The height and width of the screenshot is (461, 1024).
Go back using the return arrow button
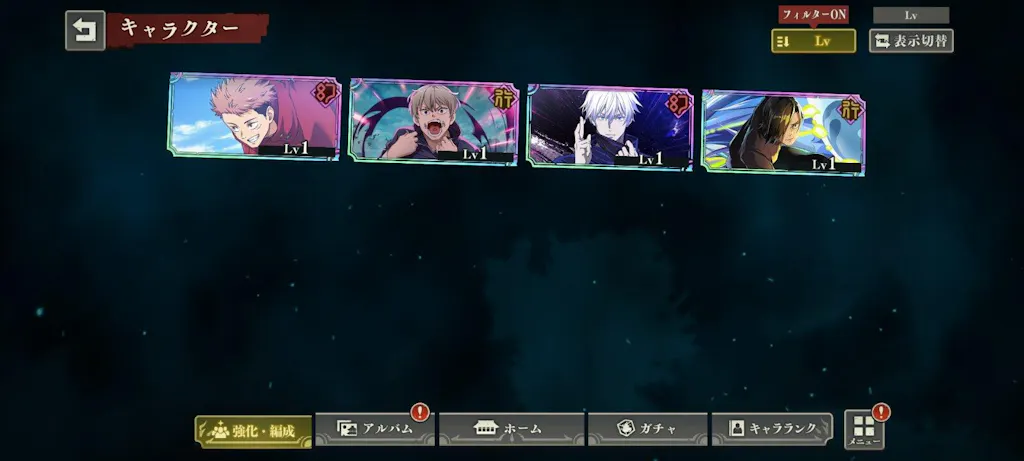(x=85, y=30)
